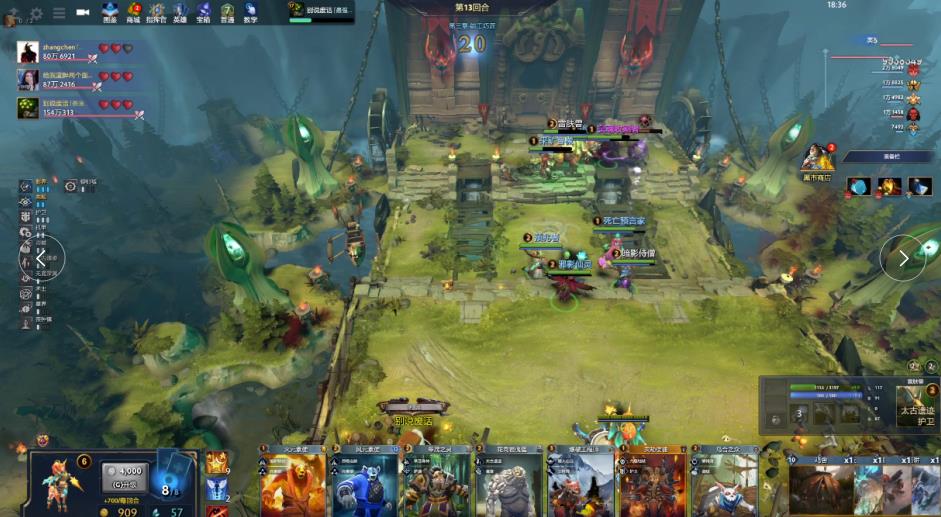Open the gear settings icon
The width and height of the screenshot is (941, 517).
(36, 13)
